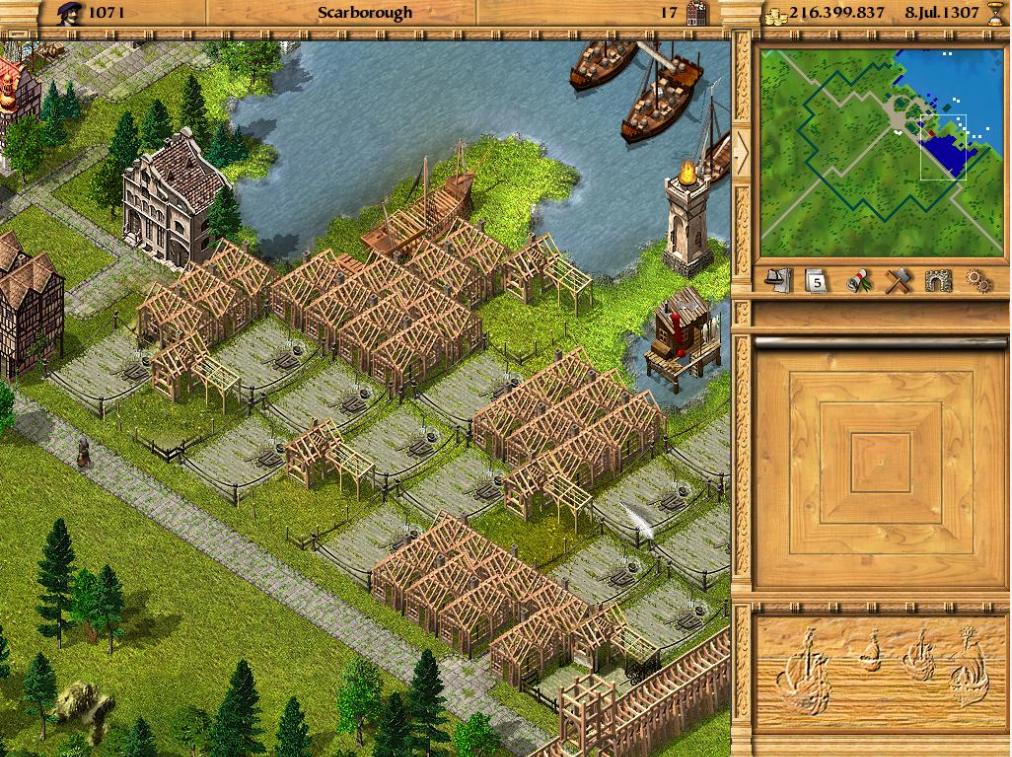Image resolution: width=1012 pixels, height=757 pixels.
Task: Open the gears options menu
Action: (978, 281)
